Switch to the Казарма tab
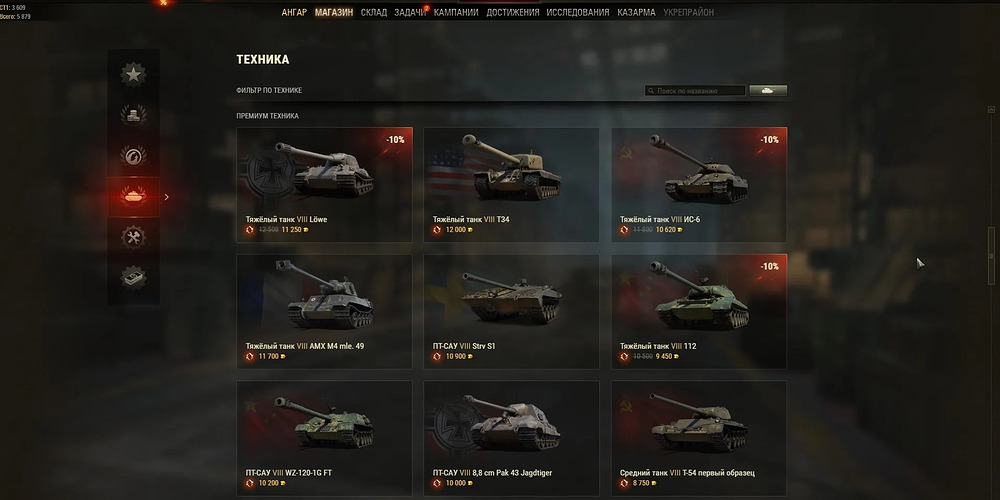Viewport: 1000px width, 500px height. click(636, 13)
